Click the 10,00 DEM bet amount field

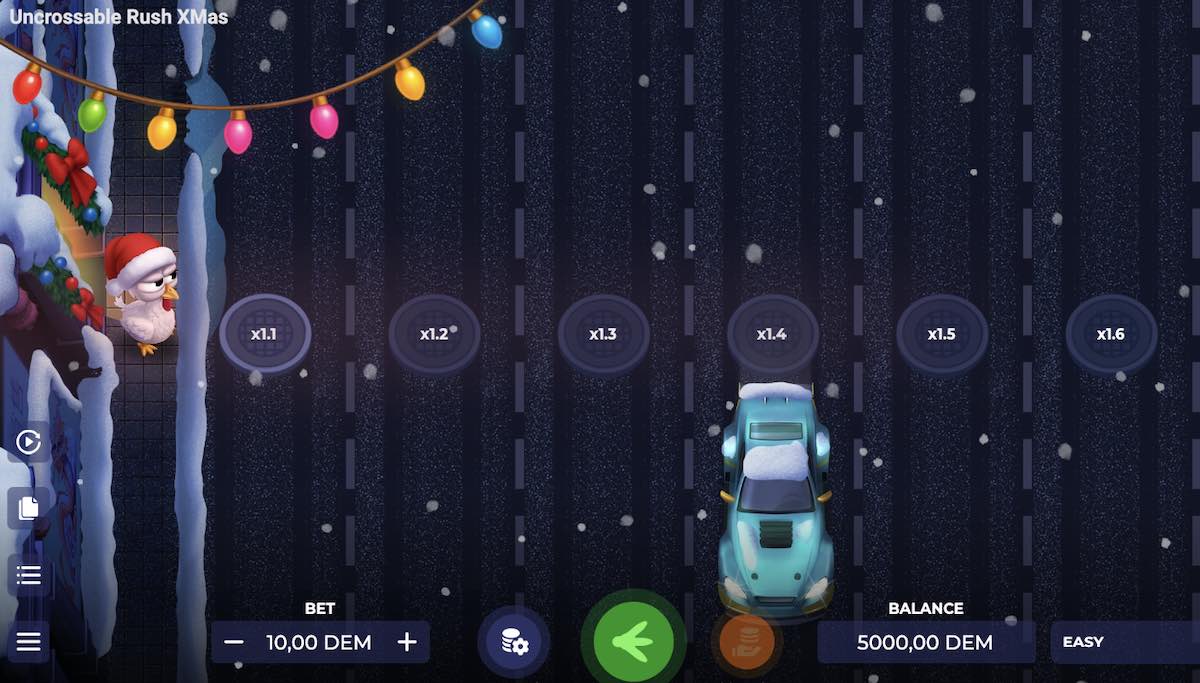[x=319, y=642]
